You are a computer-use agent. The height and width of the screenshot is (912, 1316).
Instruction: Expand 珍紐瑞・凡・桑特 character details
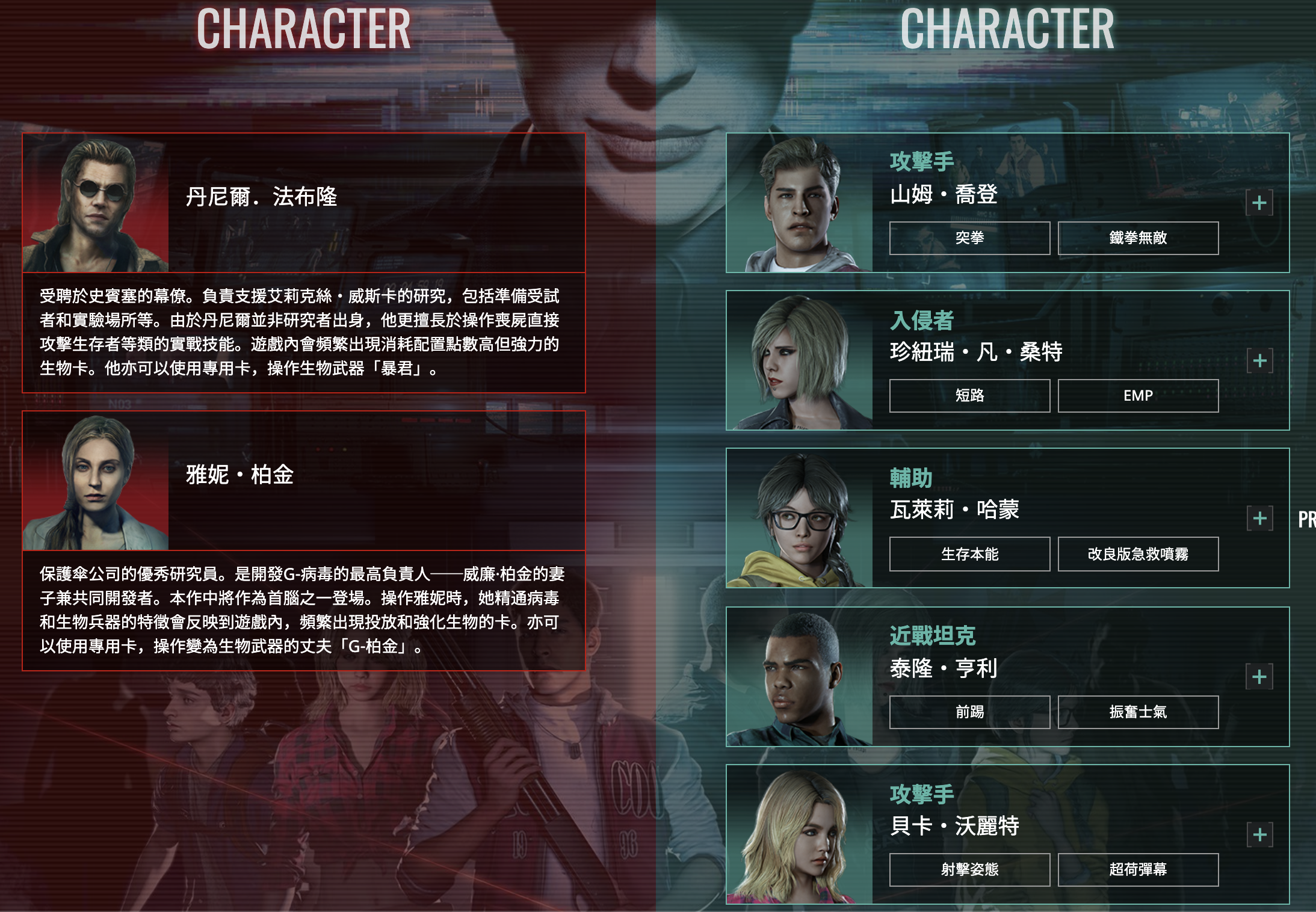pos(1259,360)
